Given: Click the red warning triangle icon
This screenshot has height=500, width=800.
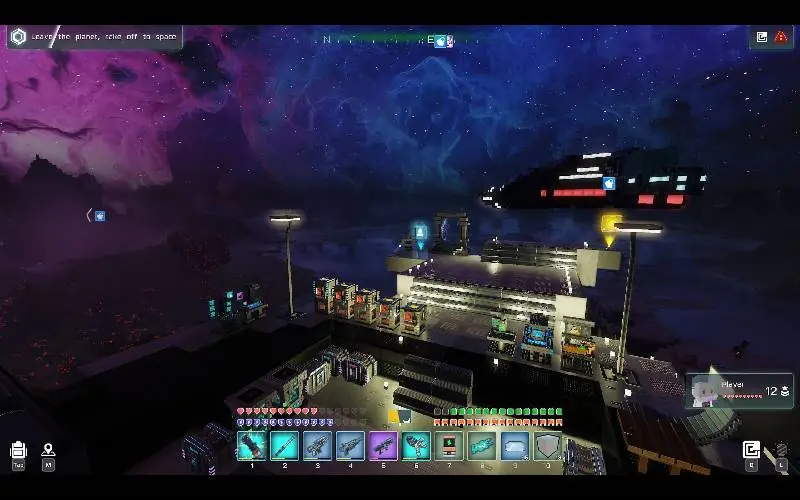Looking at the screenshot, I should [x=781, y=37].
